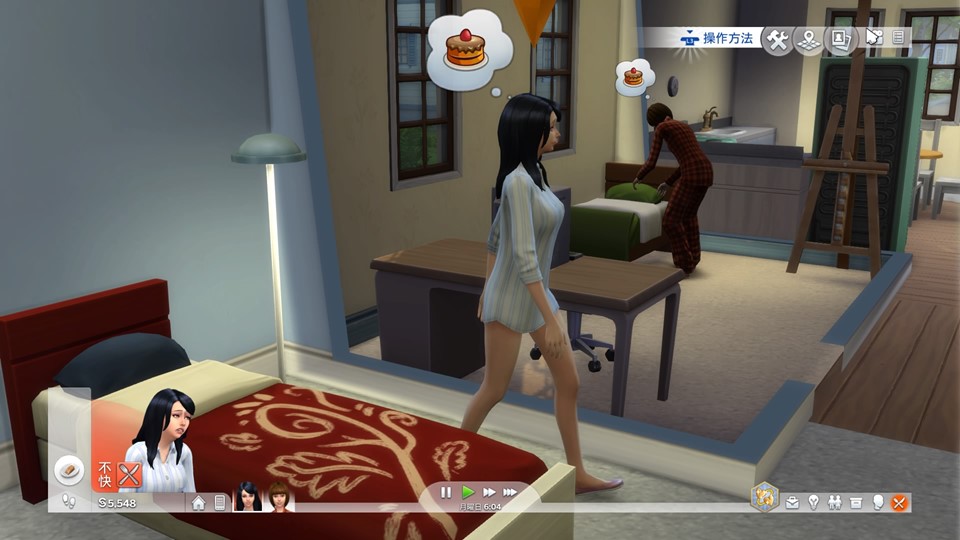Open the gallery photos icon
This screenshot has height=540, width=960.
(x=838, y=39)
